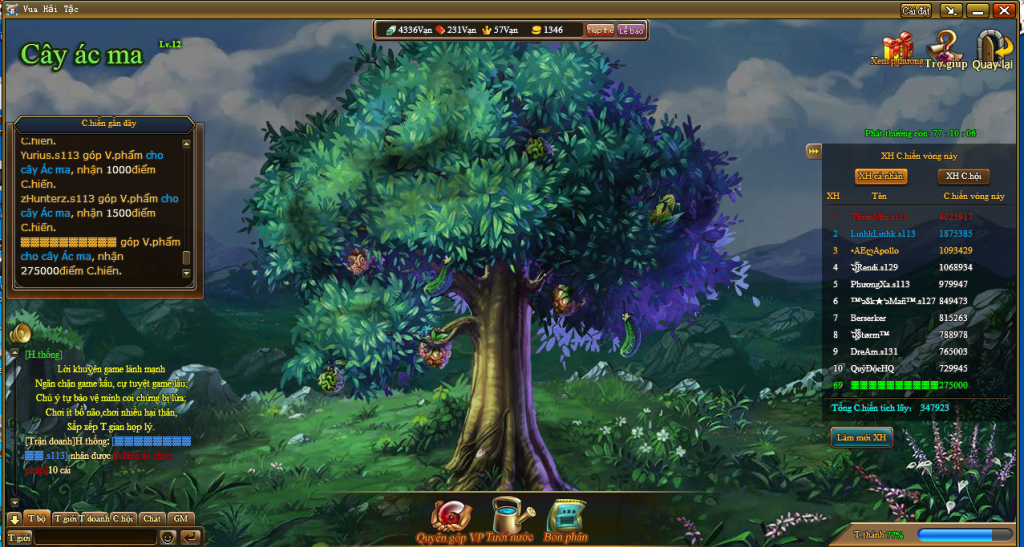
Task: Go back with the Quay lại door
Action: coord(992,46)
